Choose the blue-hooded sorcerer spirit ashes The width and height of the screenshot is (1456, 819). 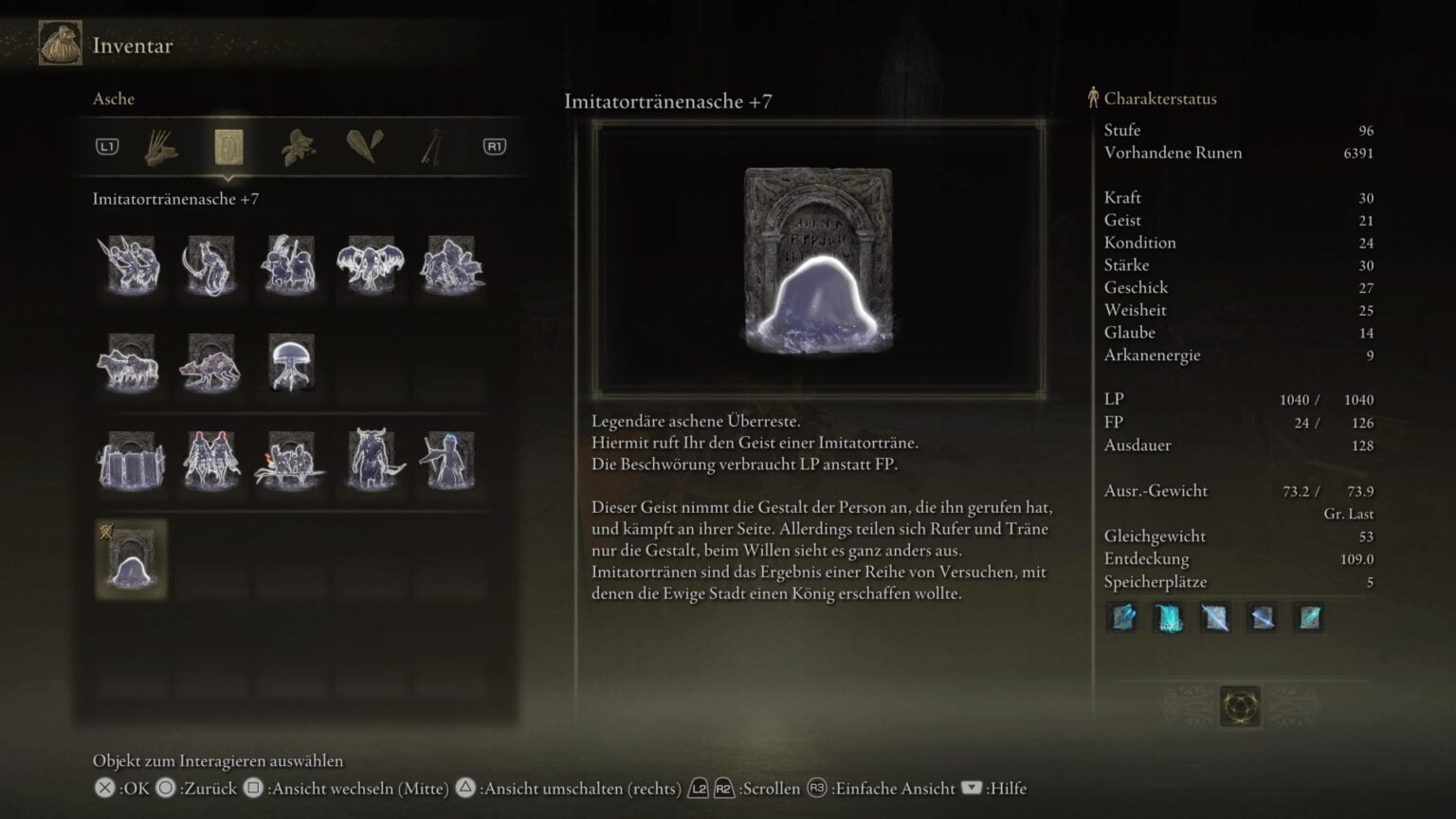[449, 462]
